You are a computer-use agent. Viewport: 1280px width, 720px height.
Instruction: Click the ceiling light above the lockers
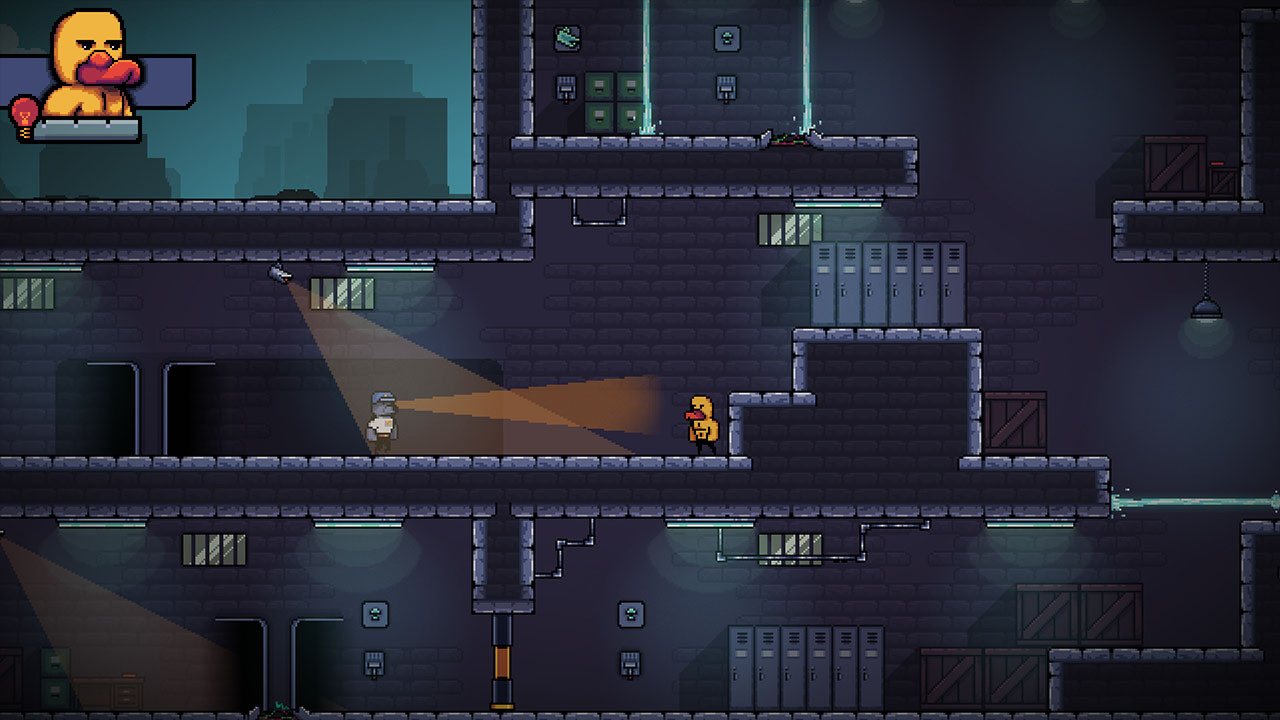830,203
